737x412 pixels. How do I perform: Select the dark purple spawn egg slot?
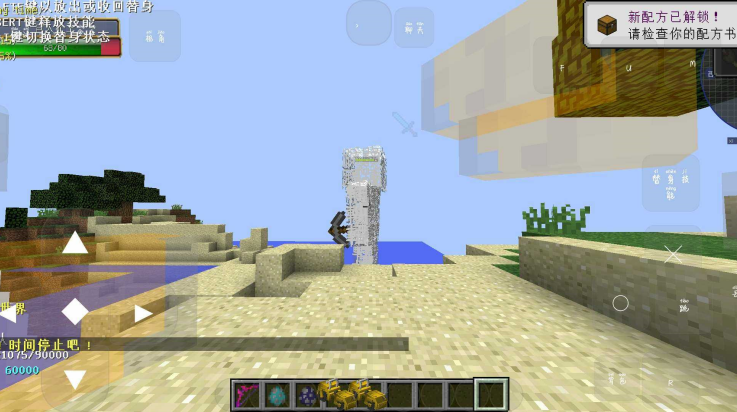307,395
